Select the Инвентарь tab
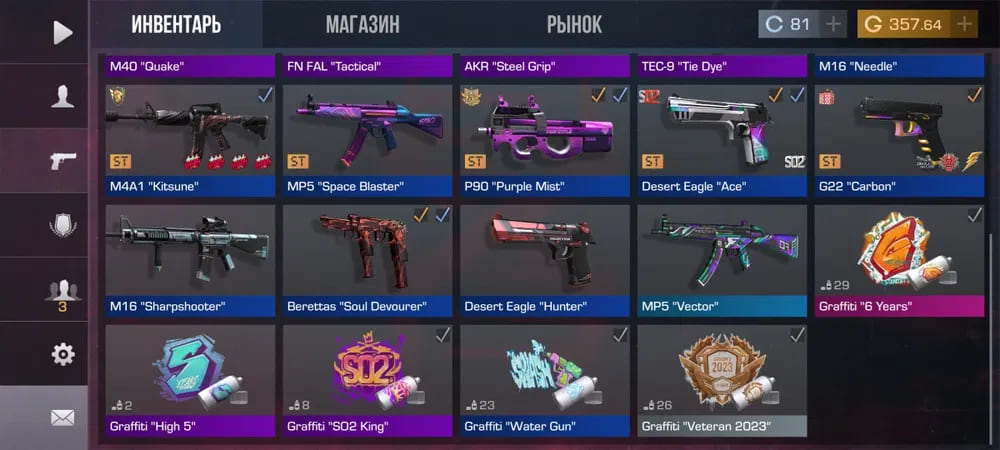The image size is (1000, 450). pos(176,24)
